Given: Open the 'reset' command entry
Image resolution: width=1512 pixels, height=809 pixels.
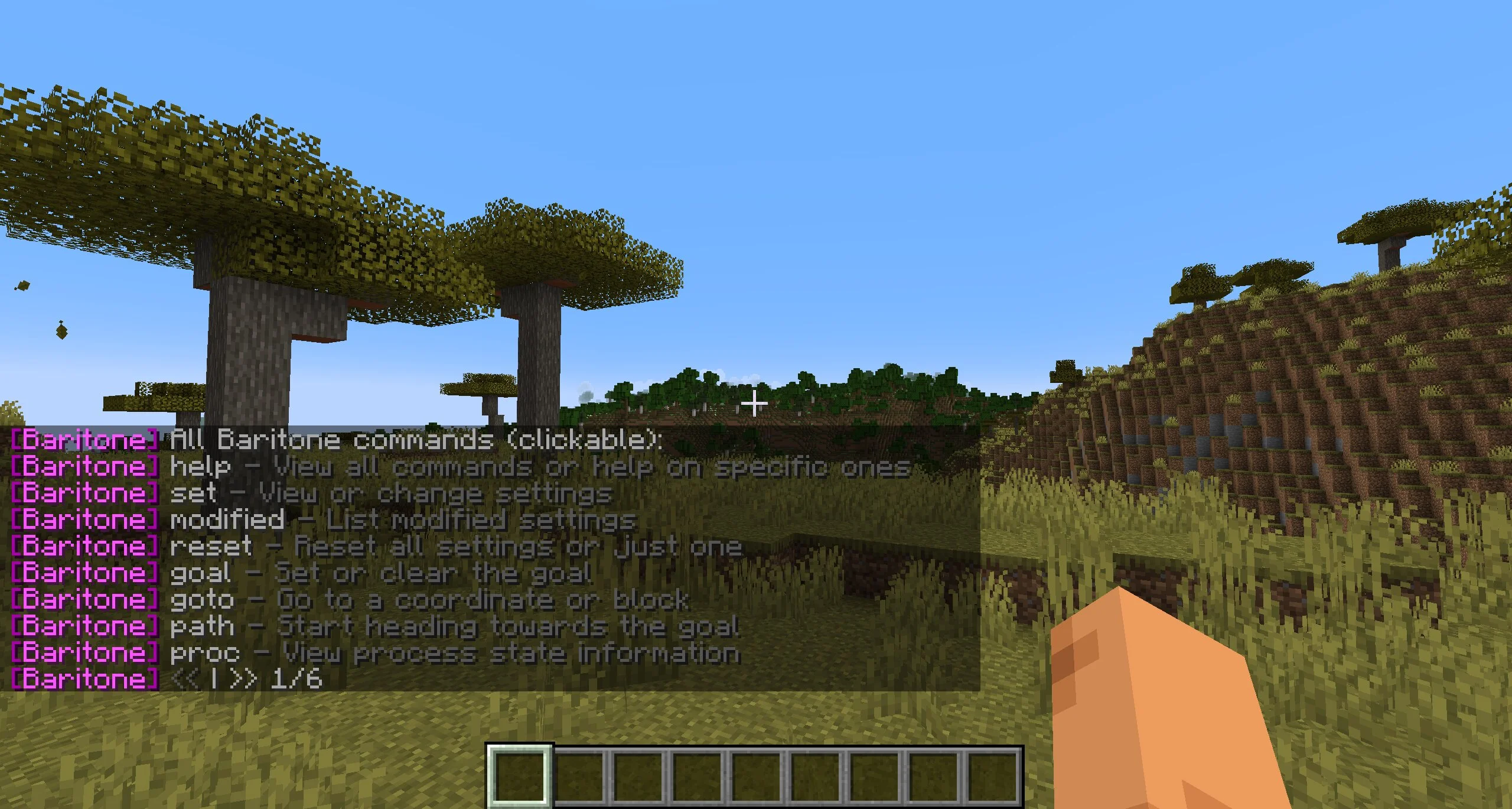Looking at the screenshot, I should tap(211, 547).
